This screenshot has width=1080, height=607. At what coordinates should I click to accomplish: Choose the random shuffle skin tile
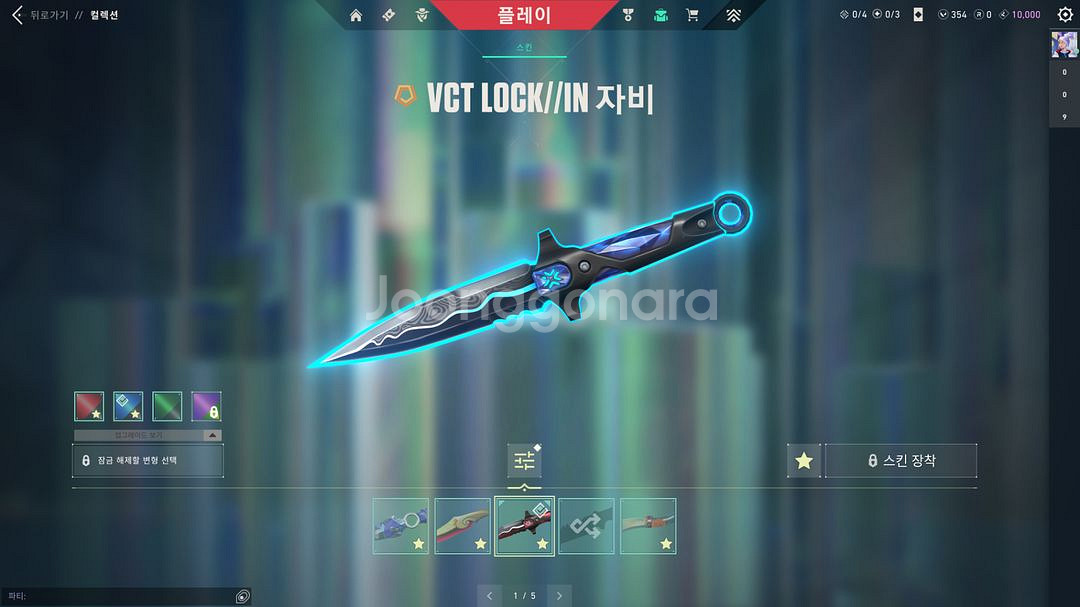click(587, 526)
